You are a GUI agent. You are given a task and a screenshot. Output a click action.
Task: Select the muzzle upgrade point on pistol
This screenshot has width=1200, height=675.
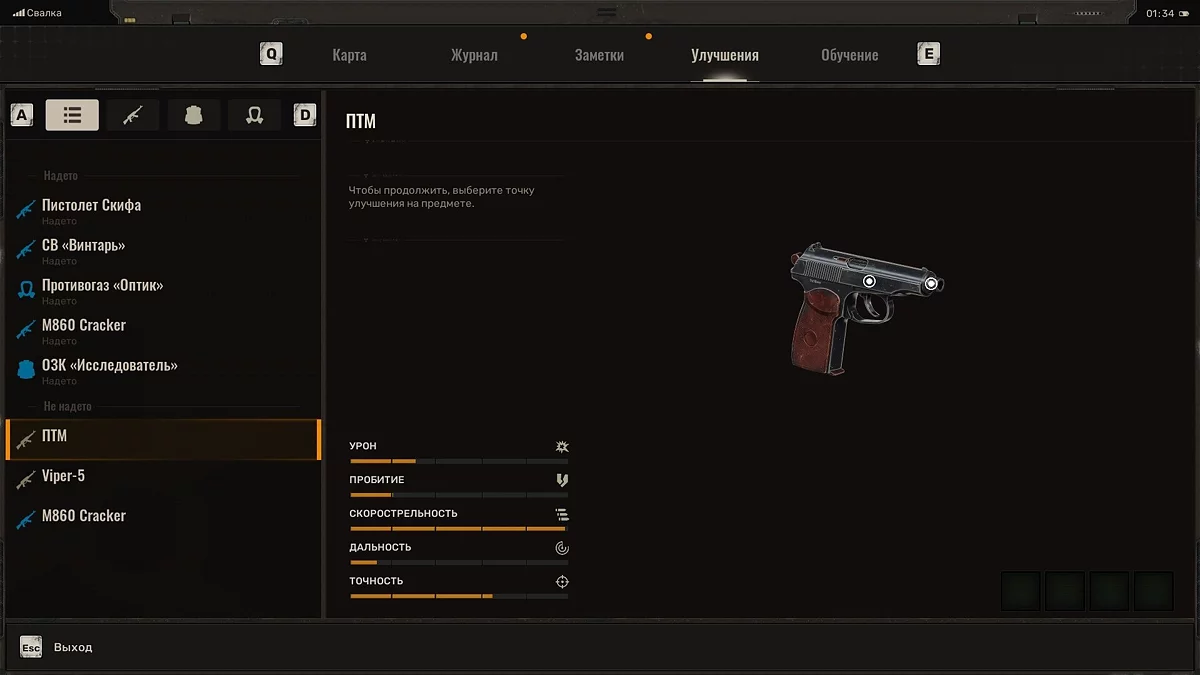[x=931, y=284]
